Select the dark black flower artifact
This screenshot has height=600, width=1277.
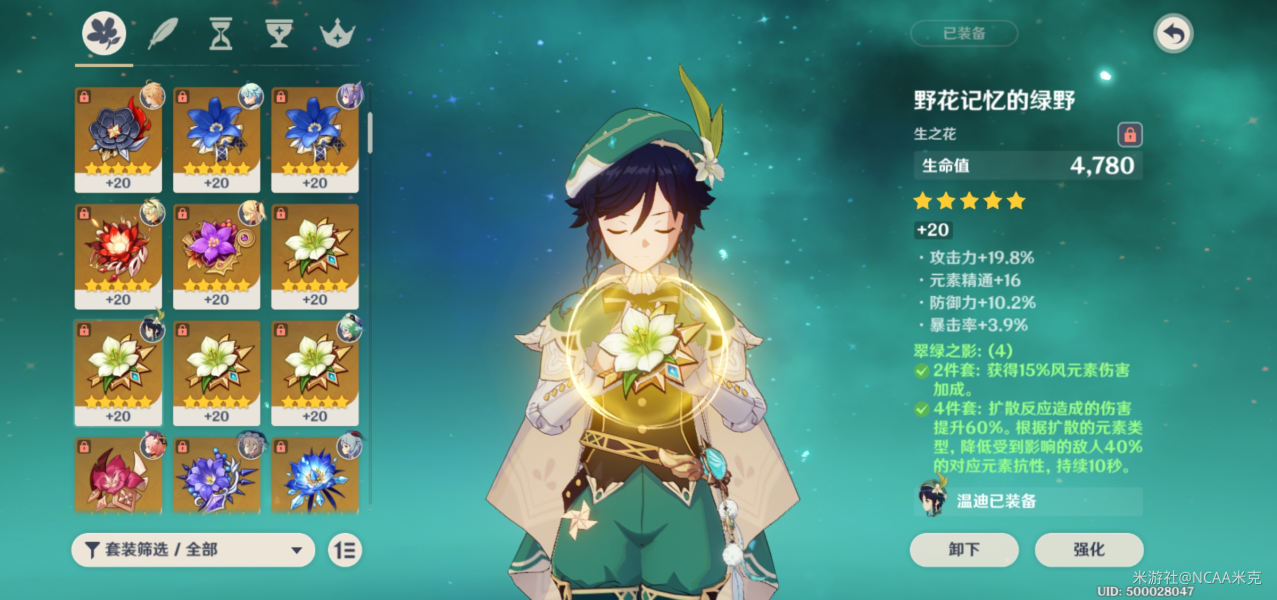click(x=118, y=139)
